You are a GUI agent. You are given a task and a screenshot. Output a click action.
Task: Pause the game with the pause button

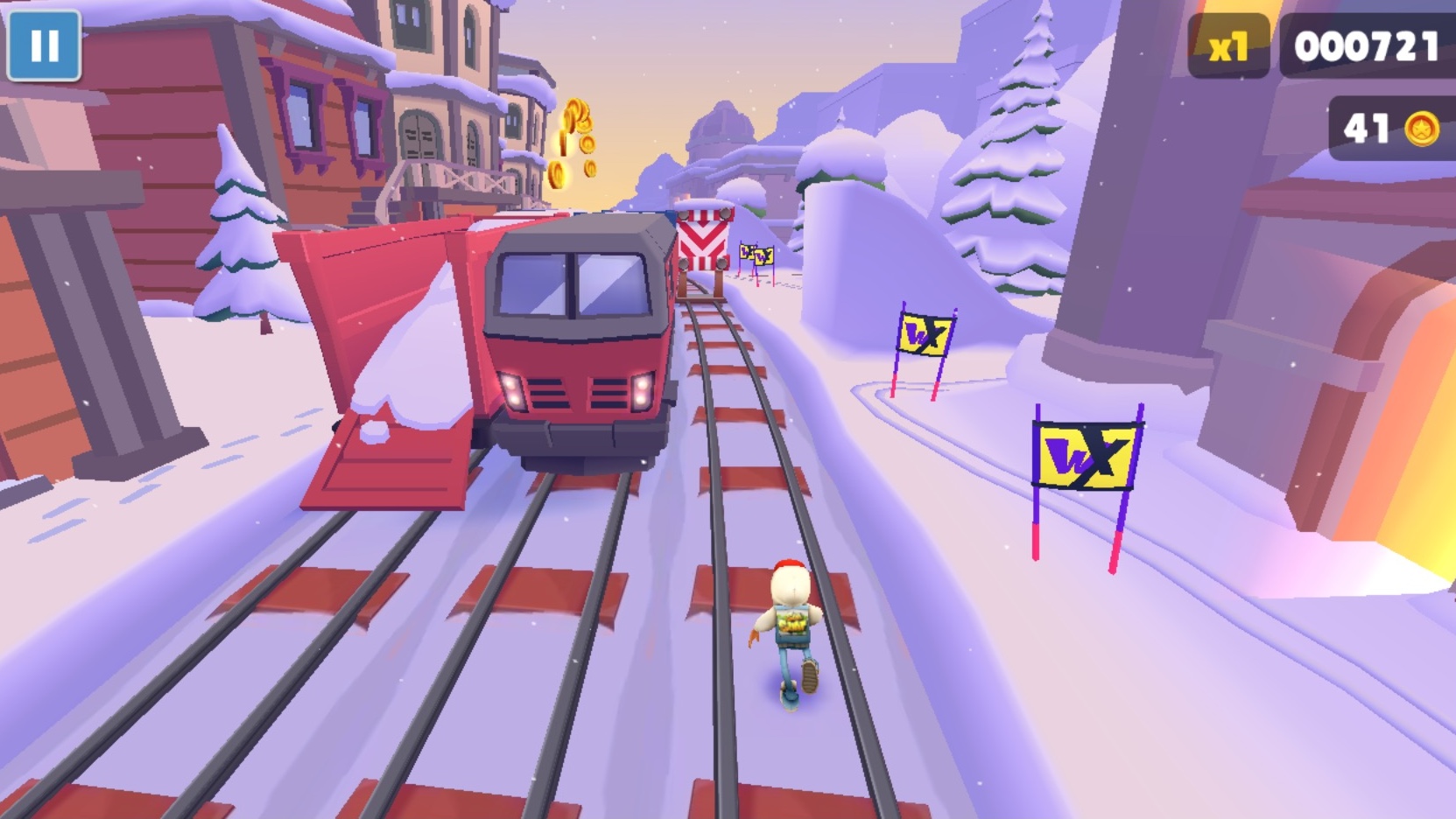click(44, 45)
